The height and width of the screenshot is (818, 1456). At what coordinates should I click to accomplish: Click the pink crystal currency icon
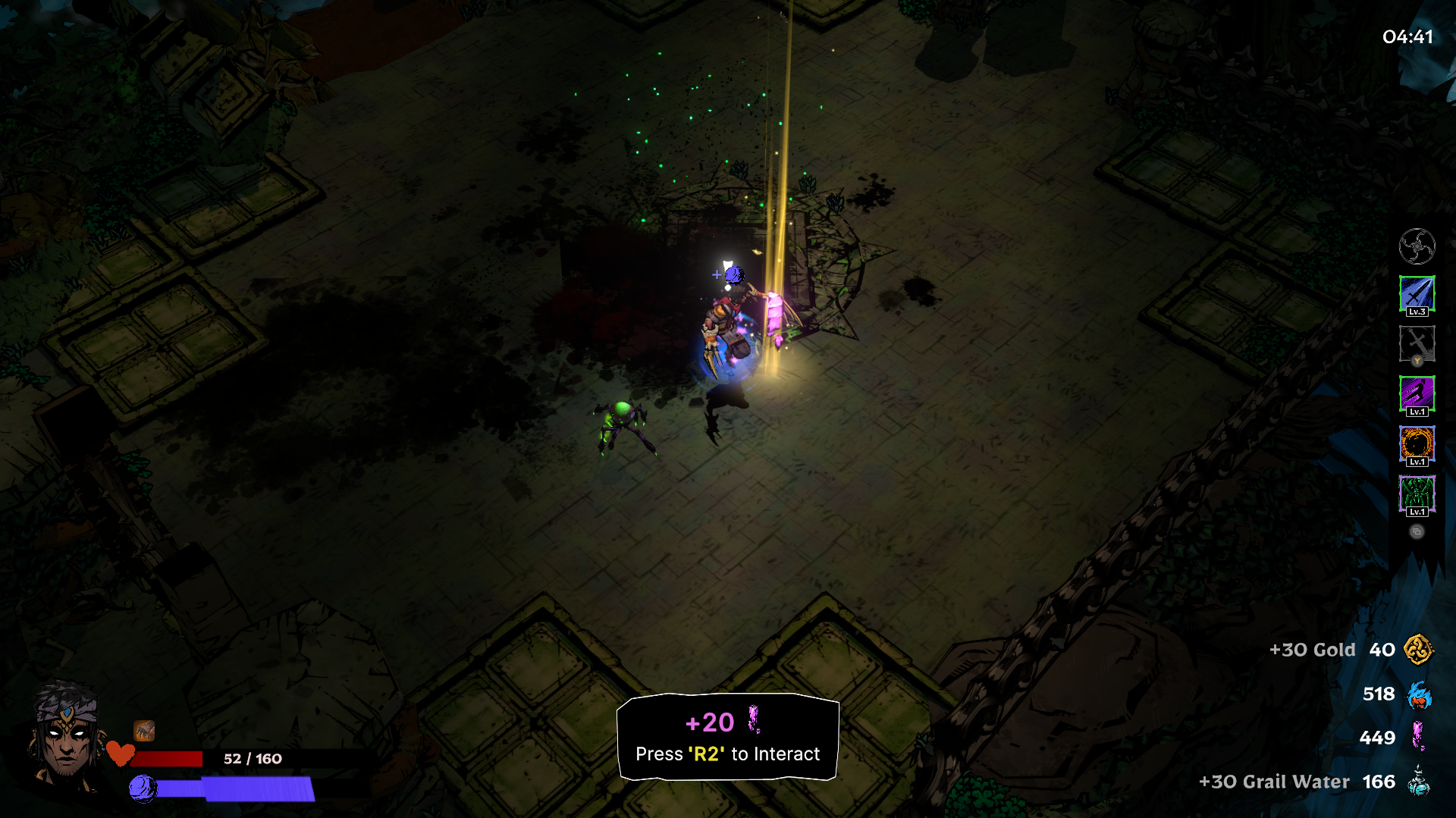coord(1418,737)
